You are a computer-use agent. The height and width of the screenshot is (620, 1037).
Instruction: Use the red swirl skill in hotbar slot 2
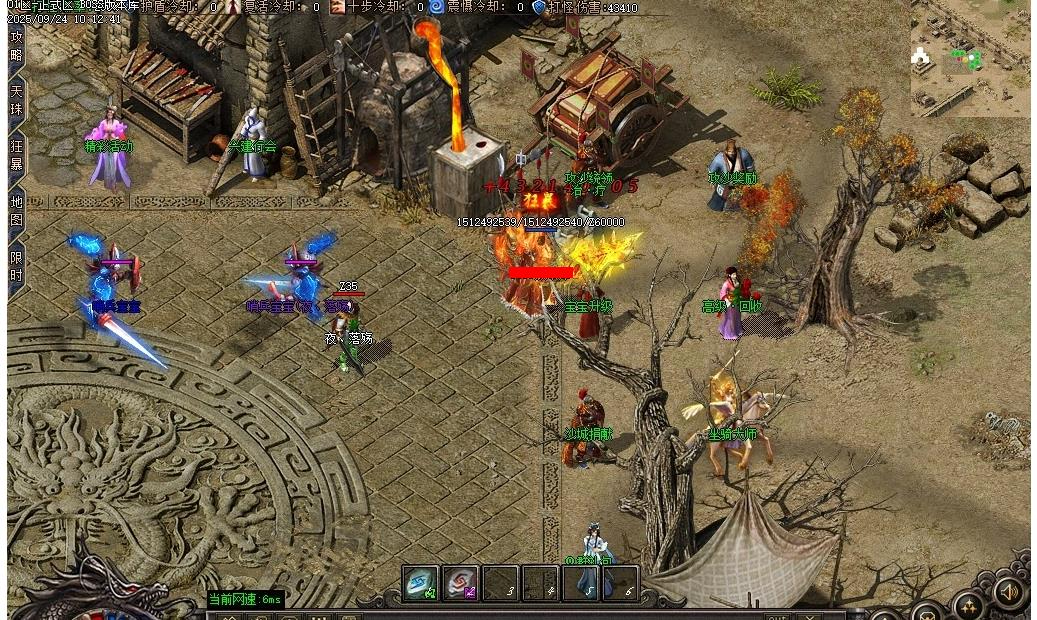tap(460, 582)
